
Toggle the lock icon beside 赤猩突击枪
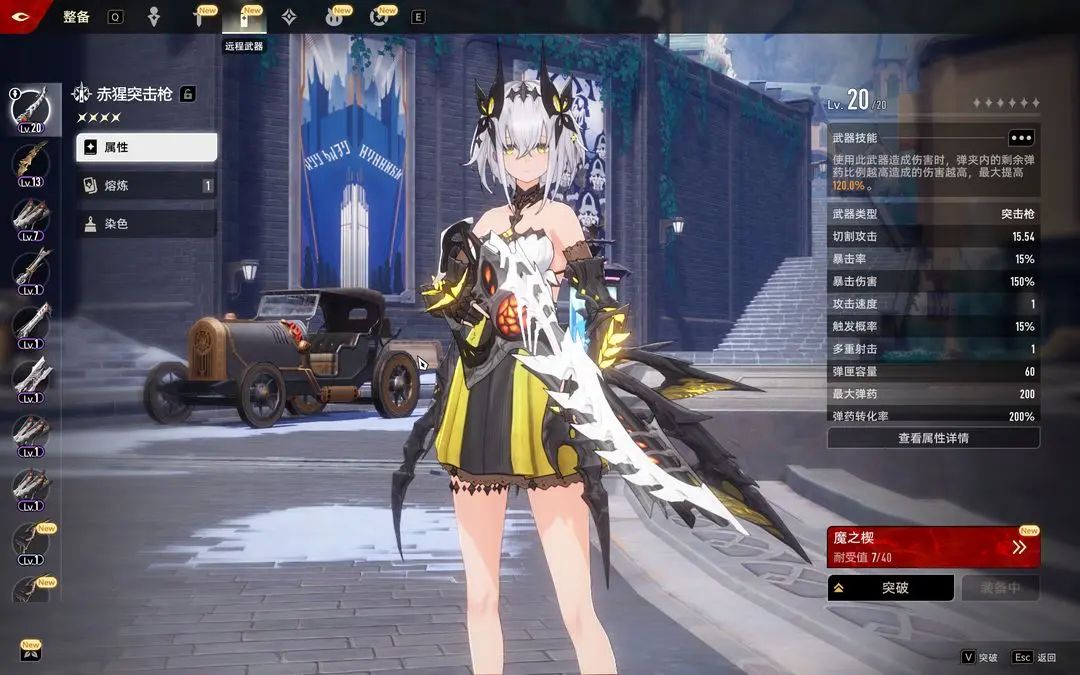pyautogui.click(x=187, y=94)
